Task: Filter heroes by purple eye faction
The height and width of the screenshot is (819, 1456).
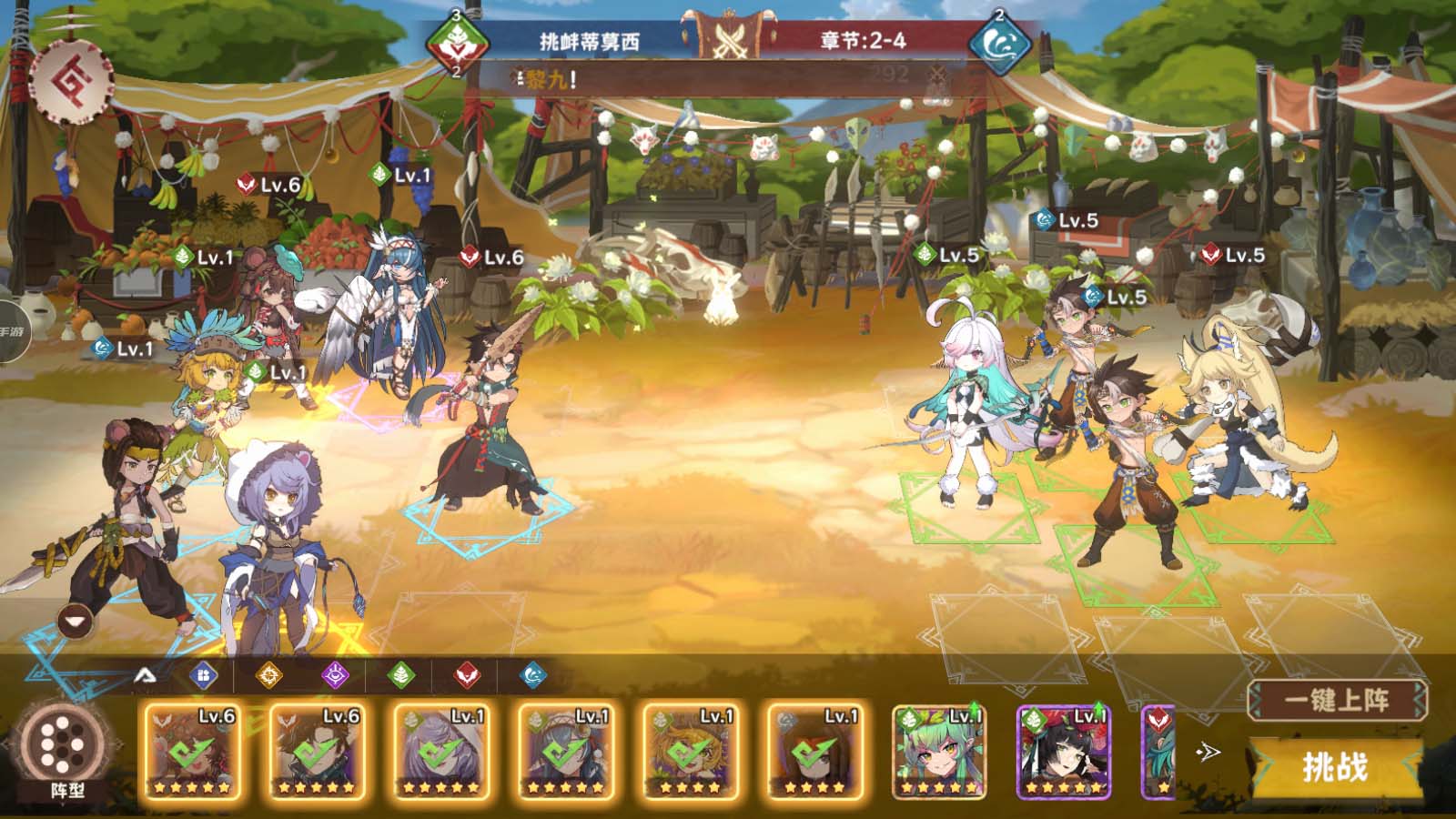Action: (335, 675)
